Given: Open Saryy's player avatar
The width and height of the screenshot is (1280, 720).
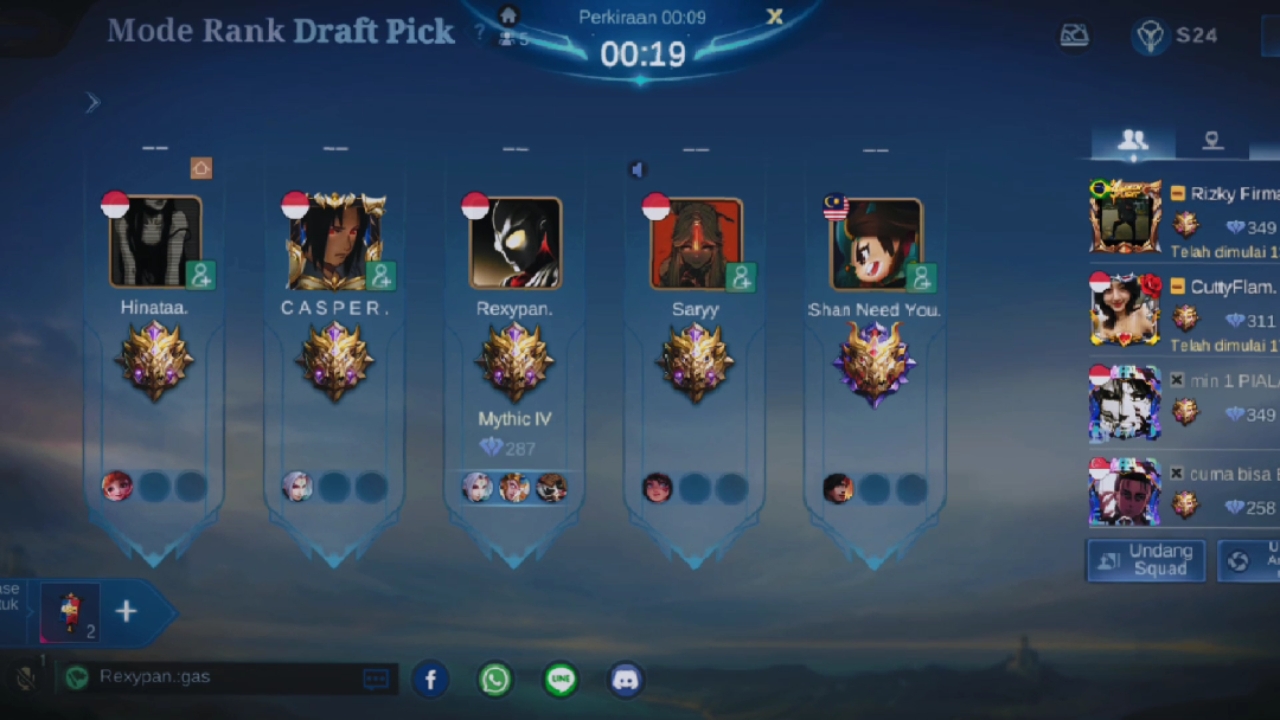Looking at the screenshot, I should [x=695, y=243].
